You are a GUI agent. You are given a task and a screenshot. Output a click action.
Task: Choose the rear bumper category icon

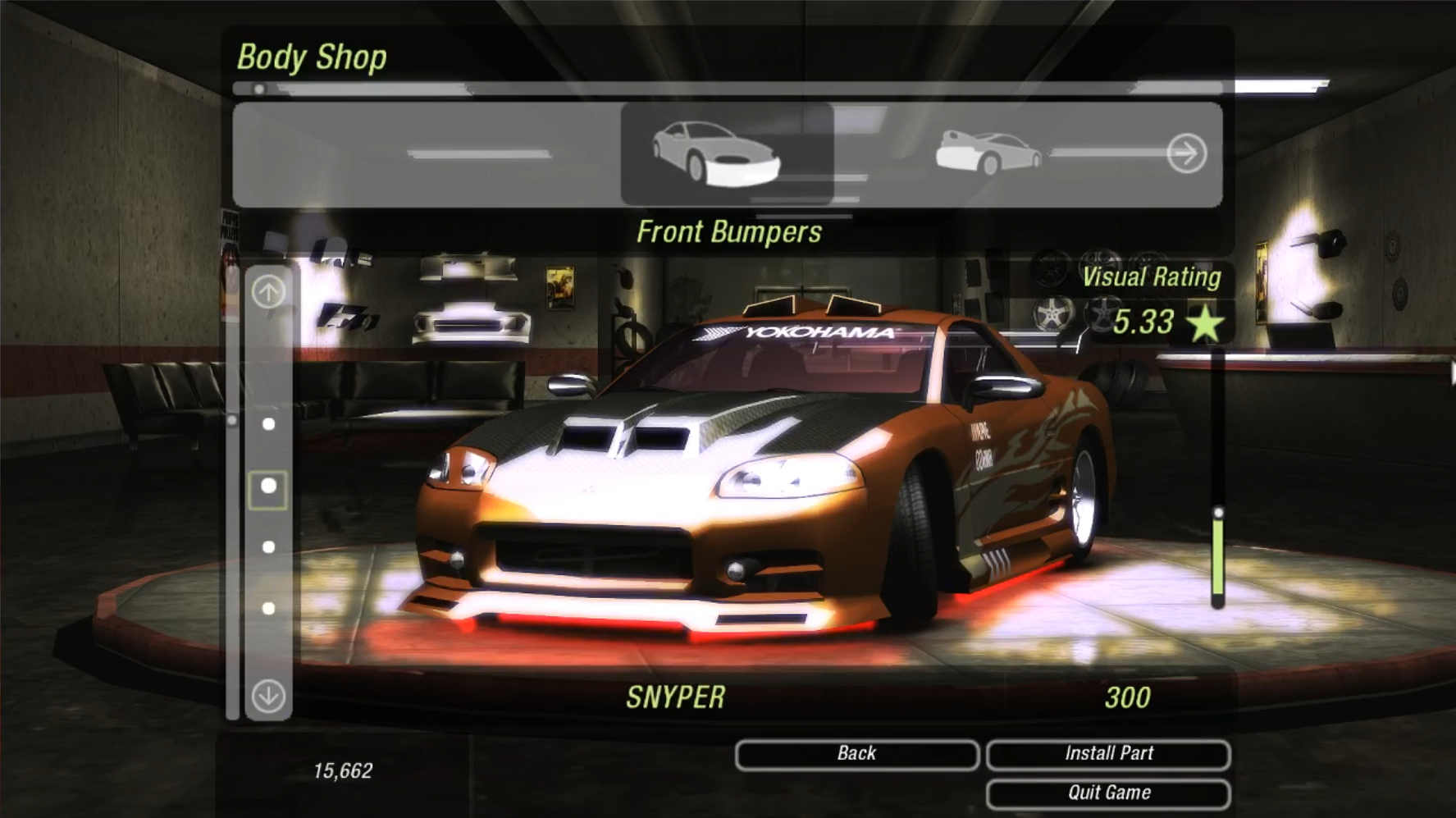(988, 152)
